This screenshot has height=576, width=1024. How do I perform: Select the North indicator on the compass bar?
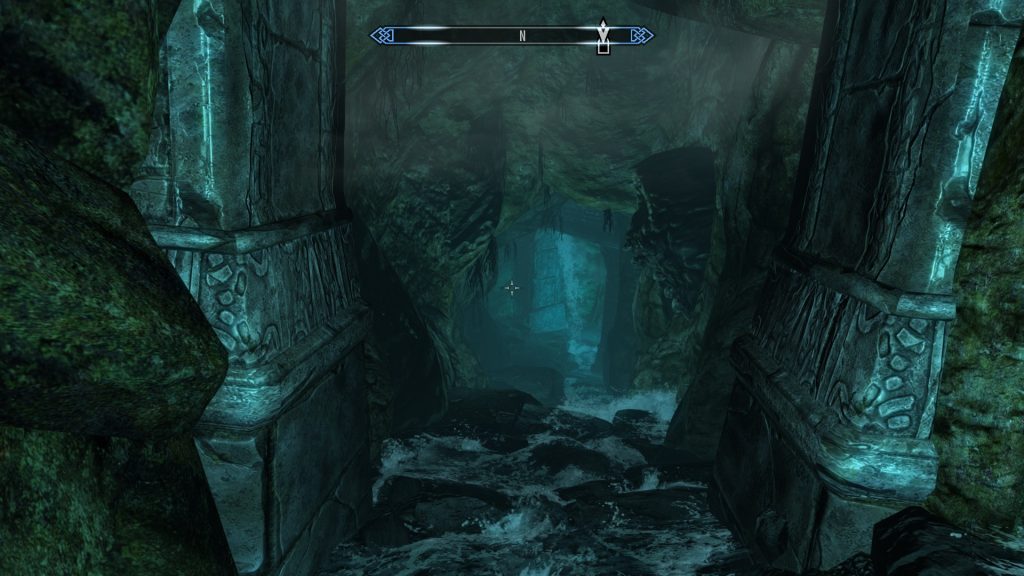[x=522, y=36]
